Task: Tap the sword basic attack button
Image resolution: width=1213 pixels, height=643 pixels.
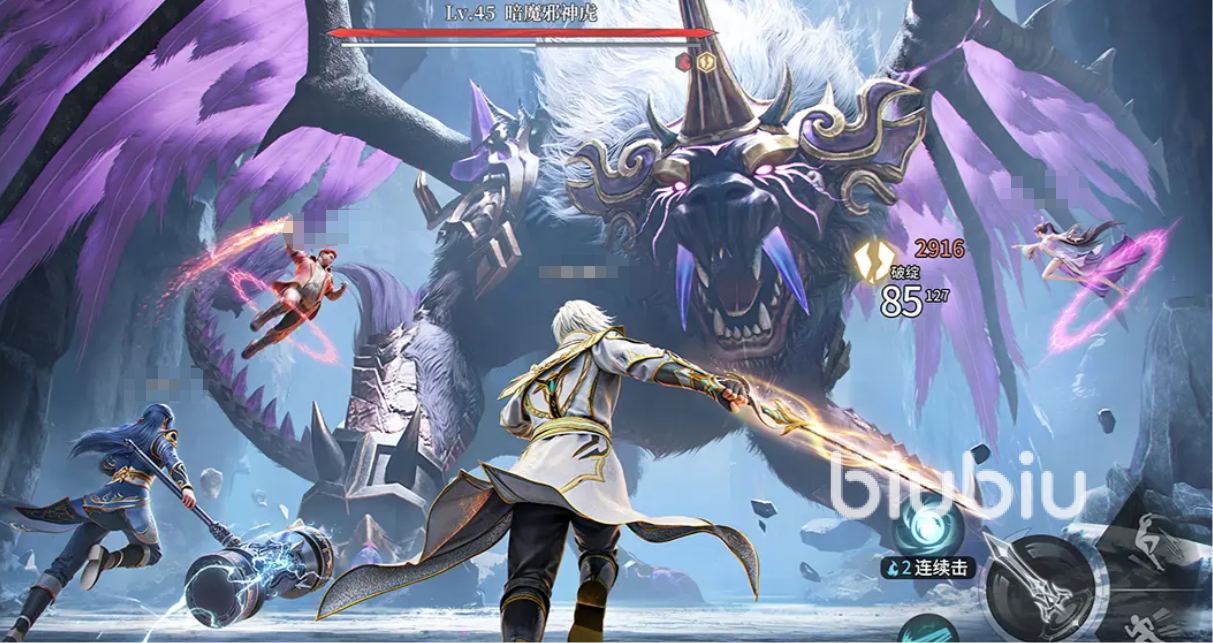Action: (x=1040, y=590)
